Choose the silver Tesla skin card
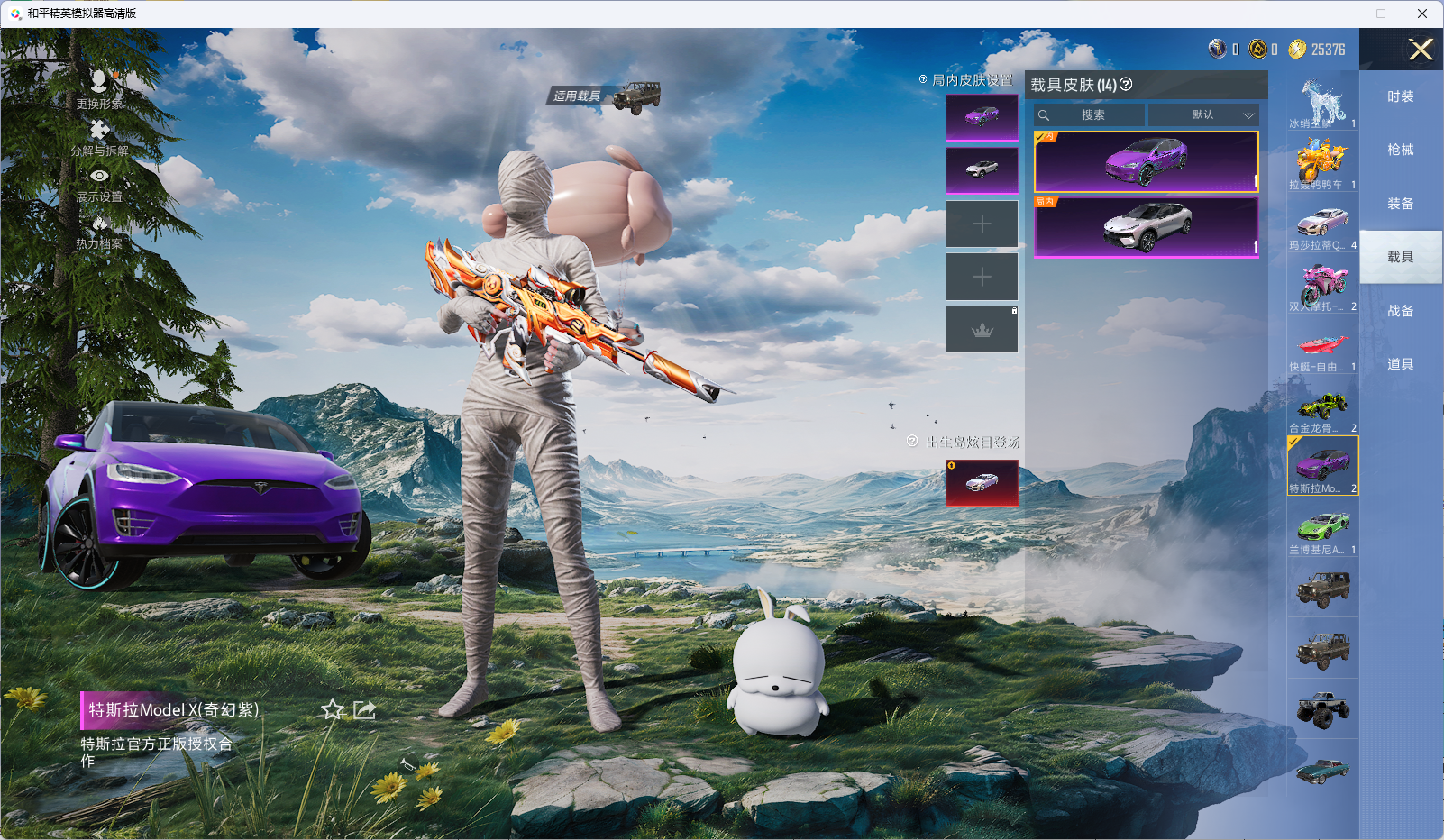Image resolution: width=1444 pixels, height=840 pixels. click(1146, 227)
